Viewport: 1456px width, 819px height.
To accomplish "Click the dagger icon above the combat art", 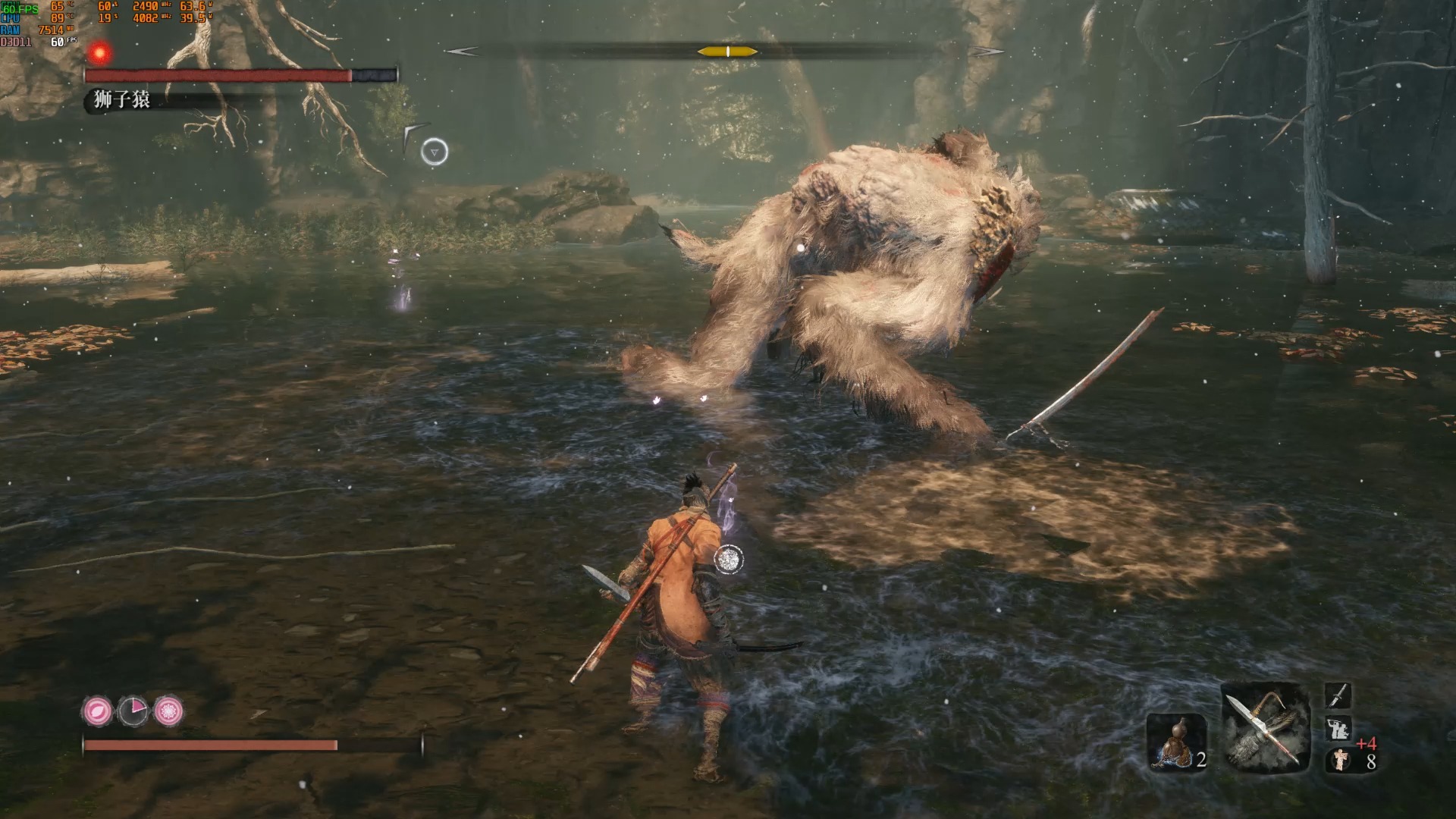I will tap(1338, 695).
